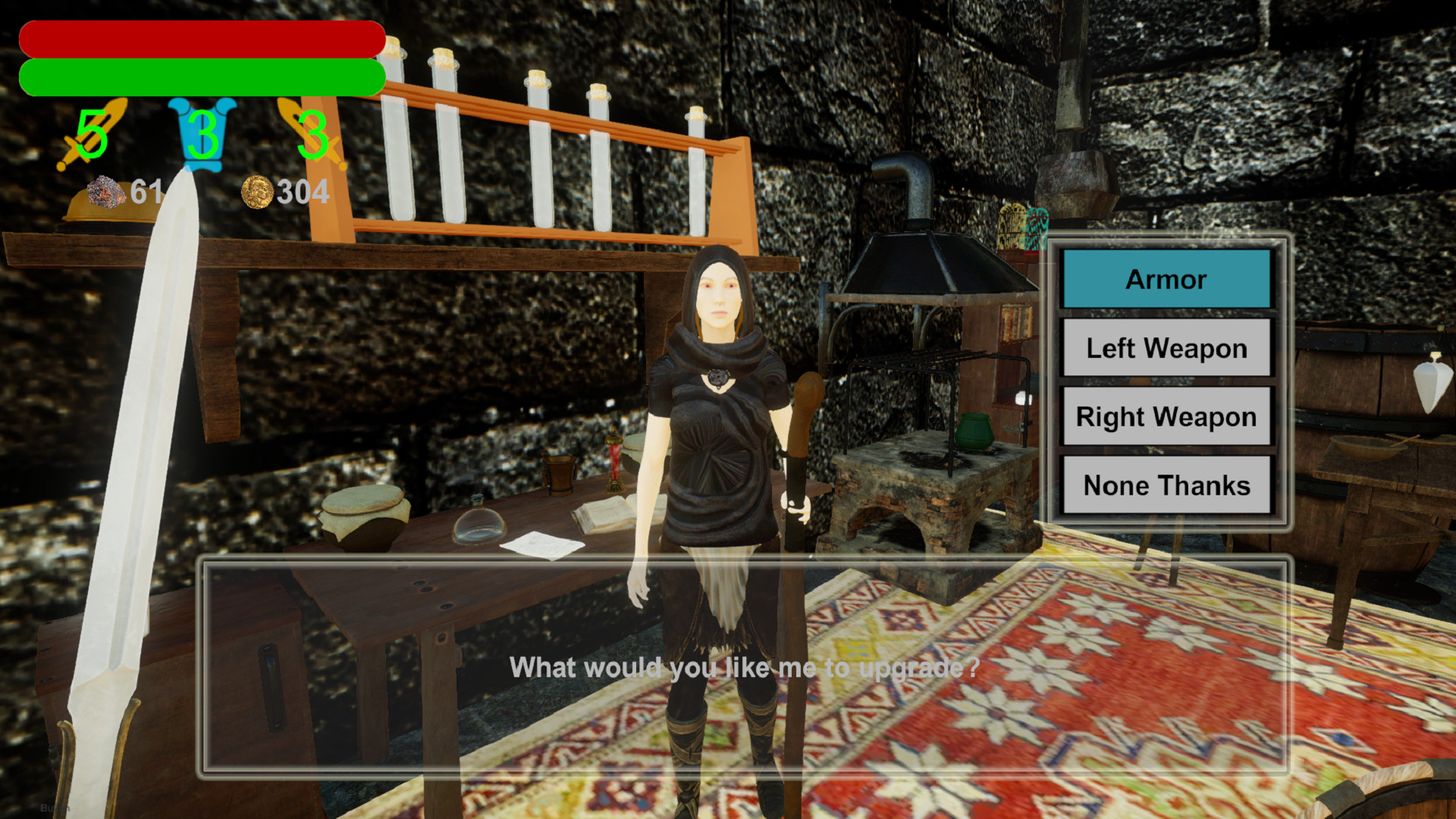
Task: Decline upgrade with None Thanks
Action: tap(1166, 485)
